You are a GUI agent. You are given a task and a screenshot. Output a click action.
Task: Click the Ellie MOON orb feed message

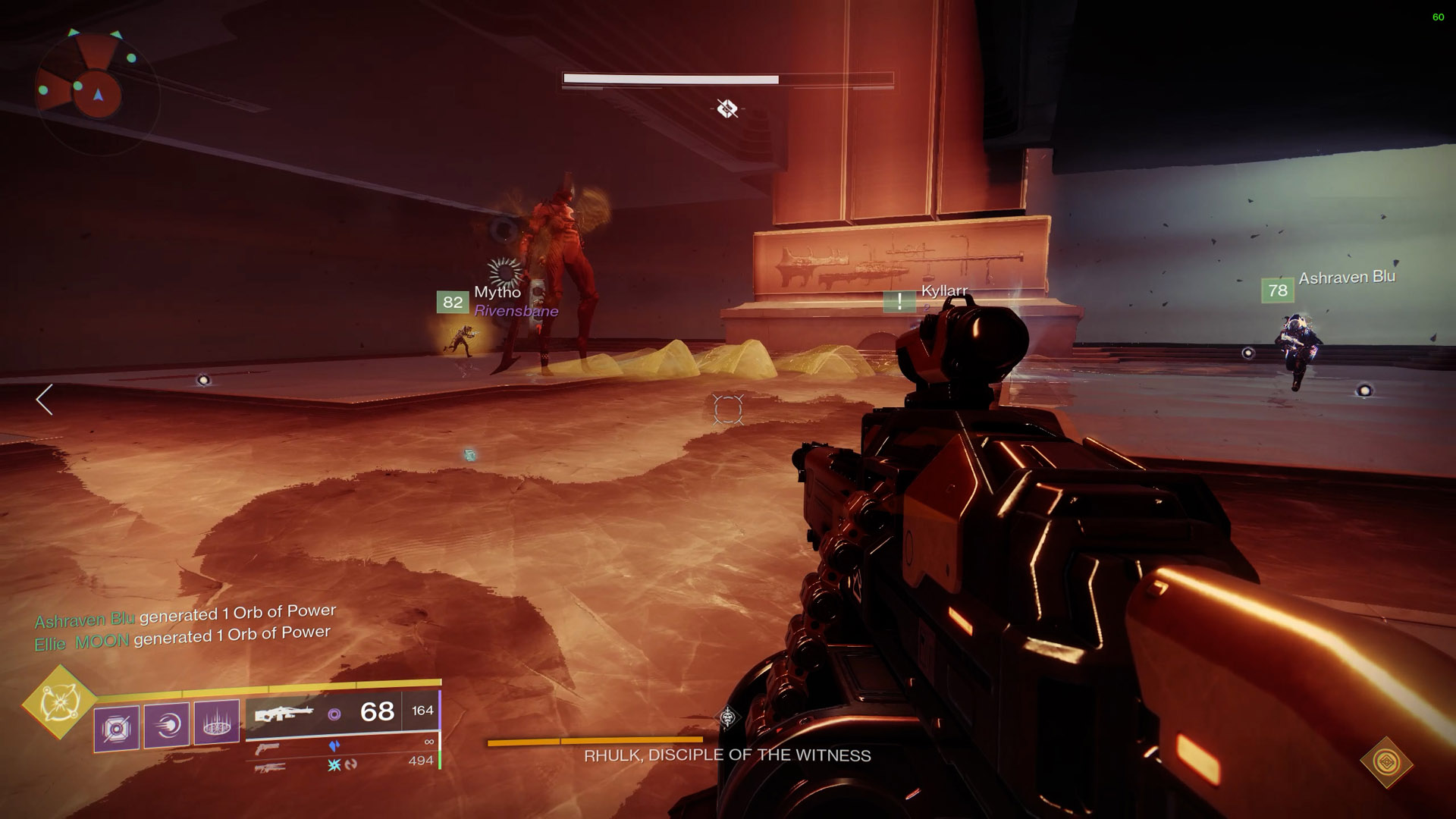(x=182, y=638)
